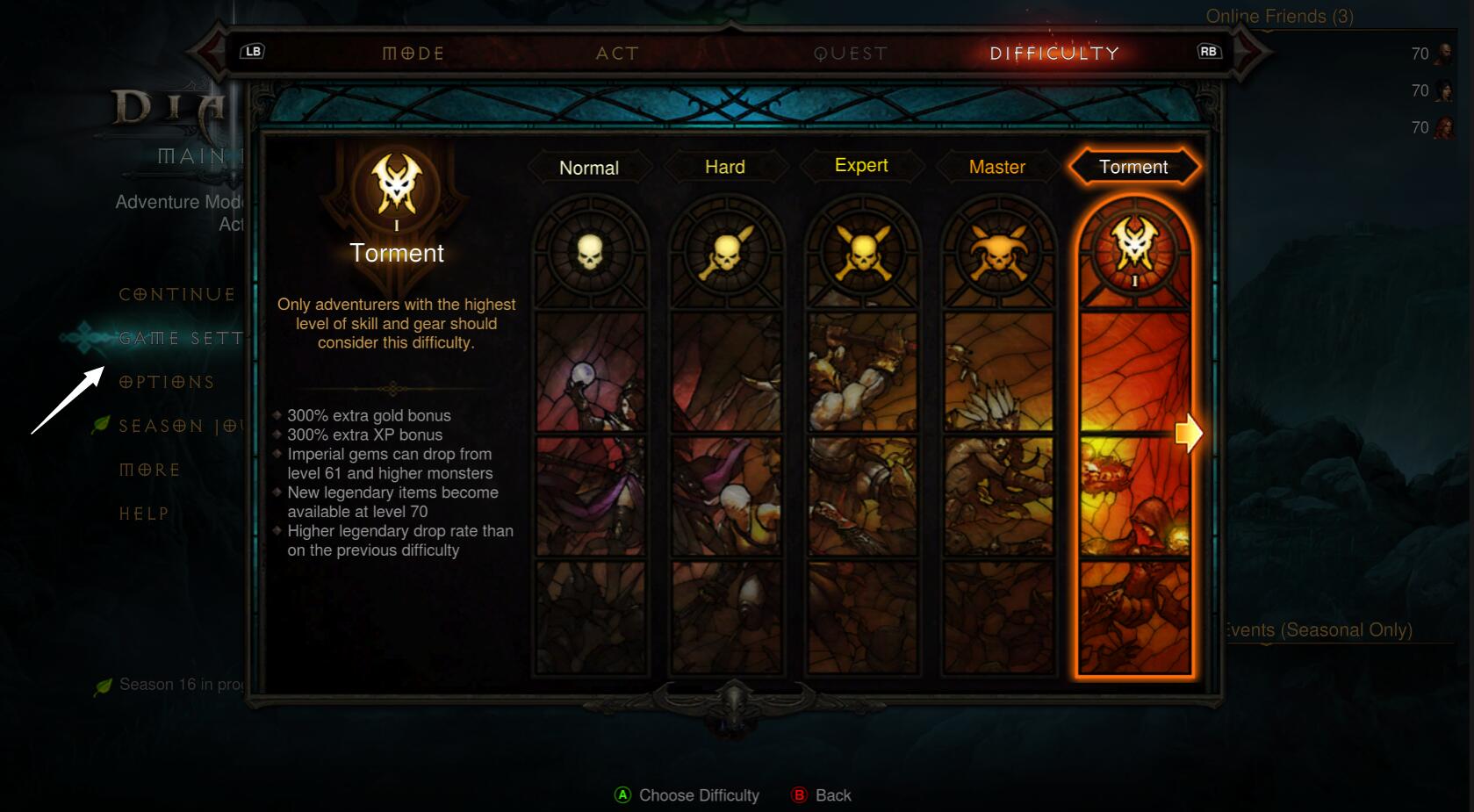The height and width of the screenshot is (812, 1474).
Task: Pick the Expert difficulty label
Action: click(861, 166)
